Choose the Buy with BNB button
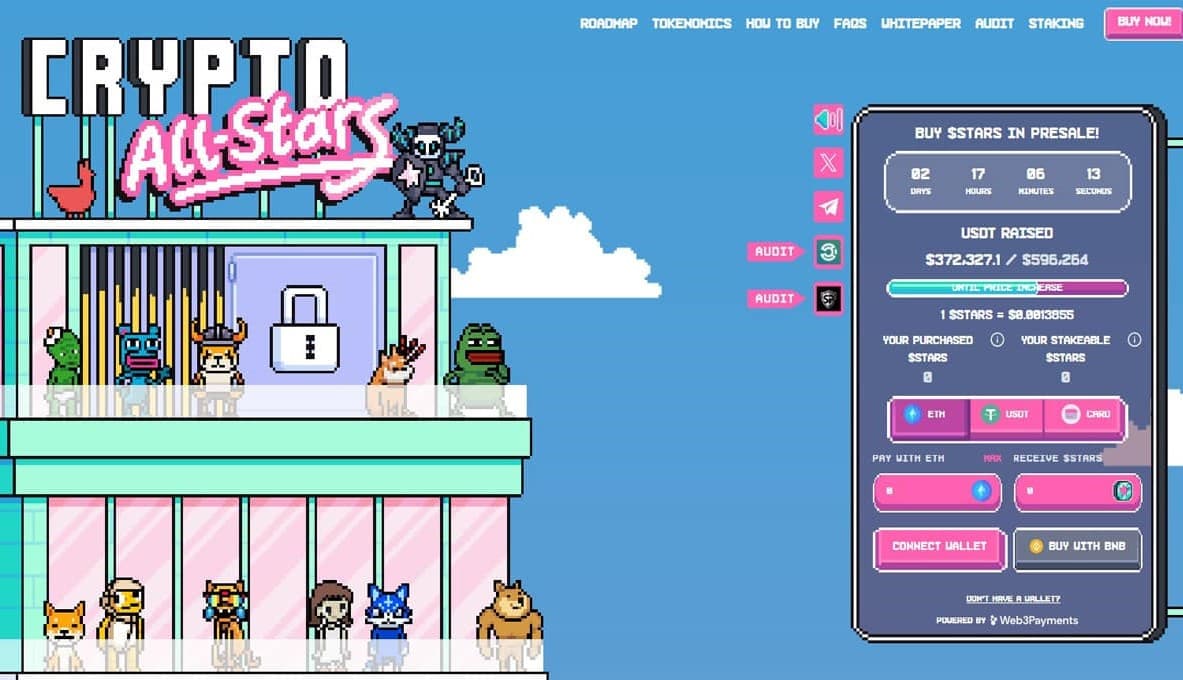The width and height of the screenshot is (1183, 680). tap(1077, 547)
